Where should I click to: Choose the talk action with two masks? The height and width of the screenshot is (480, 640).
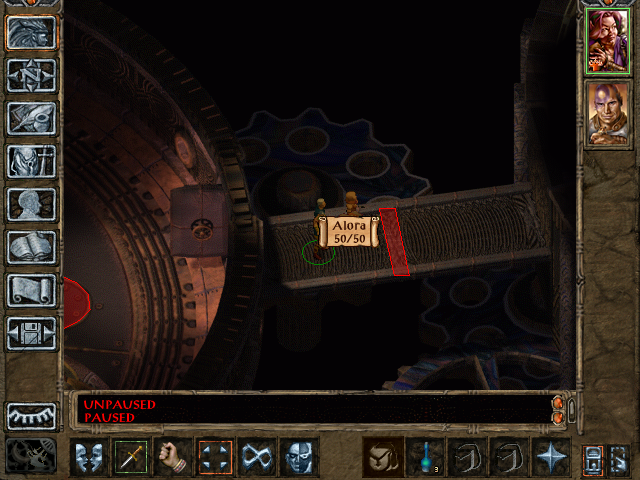[88, 457]
